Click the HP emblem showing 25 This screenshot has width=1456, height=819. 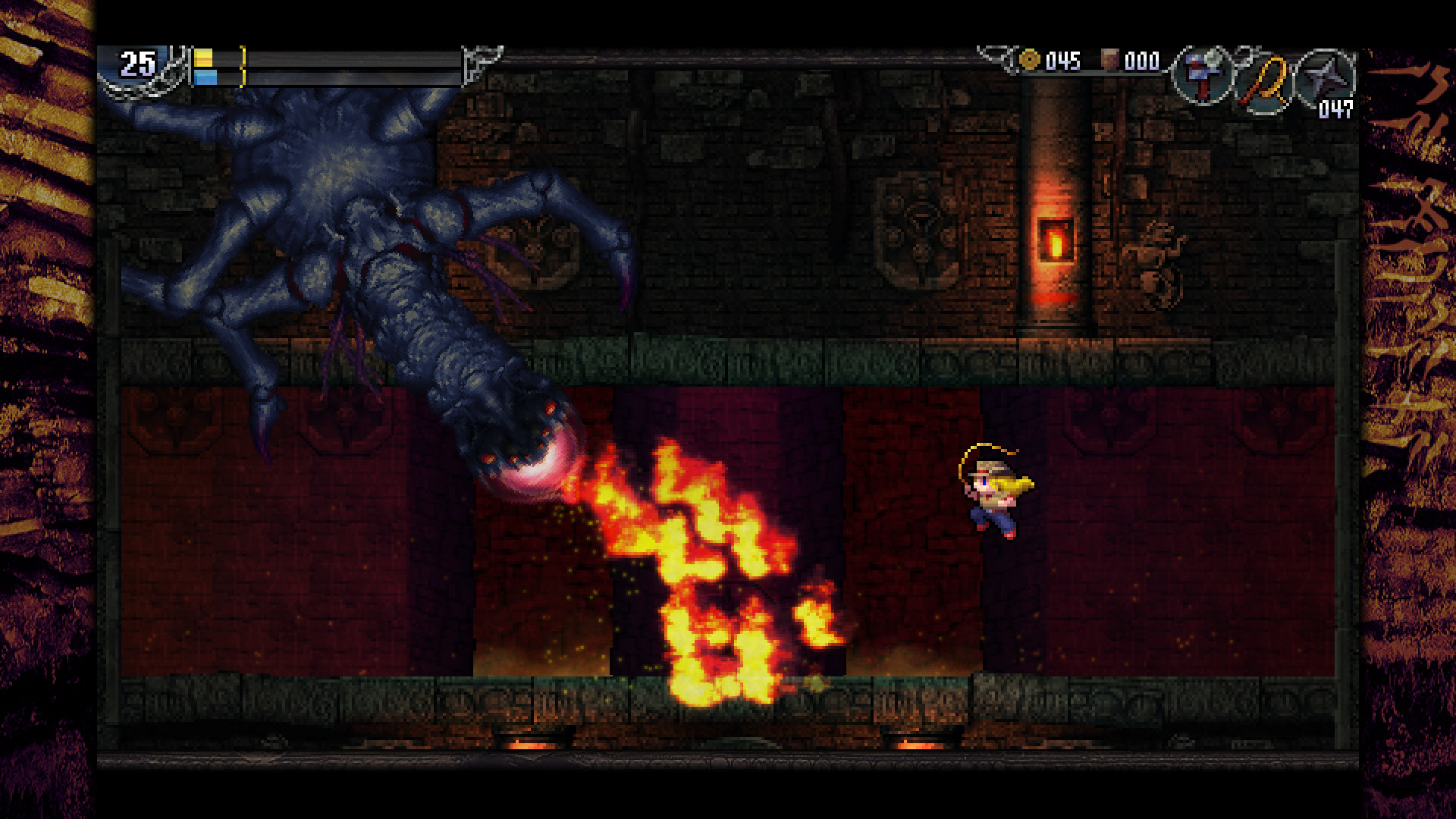[x=136, y=64]
